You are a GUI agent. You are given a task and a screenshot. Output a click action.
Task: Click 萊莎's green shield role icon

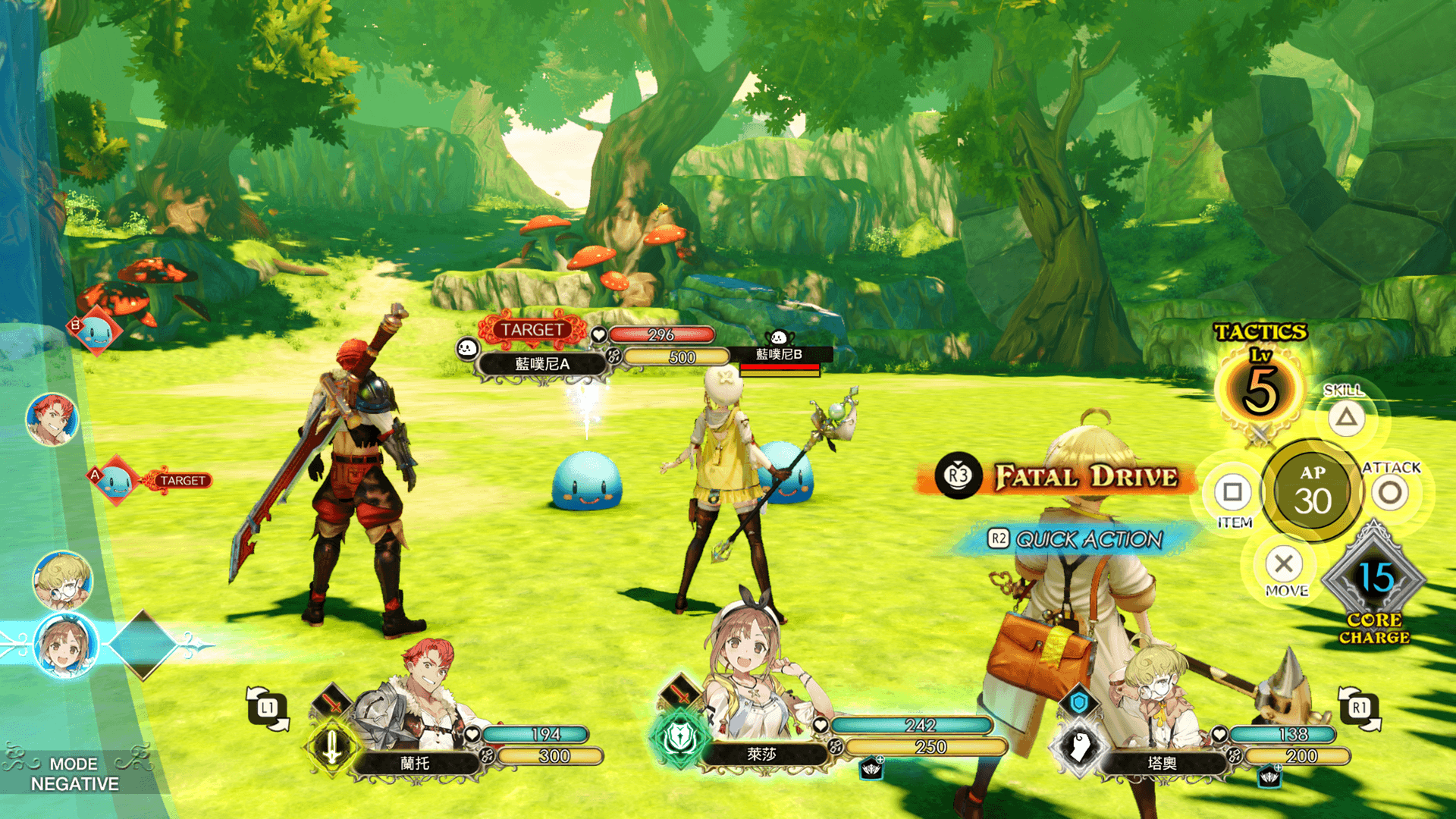point(679,737)
